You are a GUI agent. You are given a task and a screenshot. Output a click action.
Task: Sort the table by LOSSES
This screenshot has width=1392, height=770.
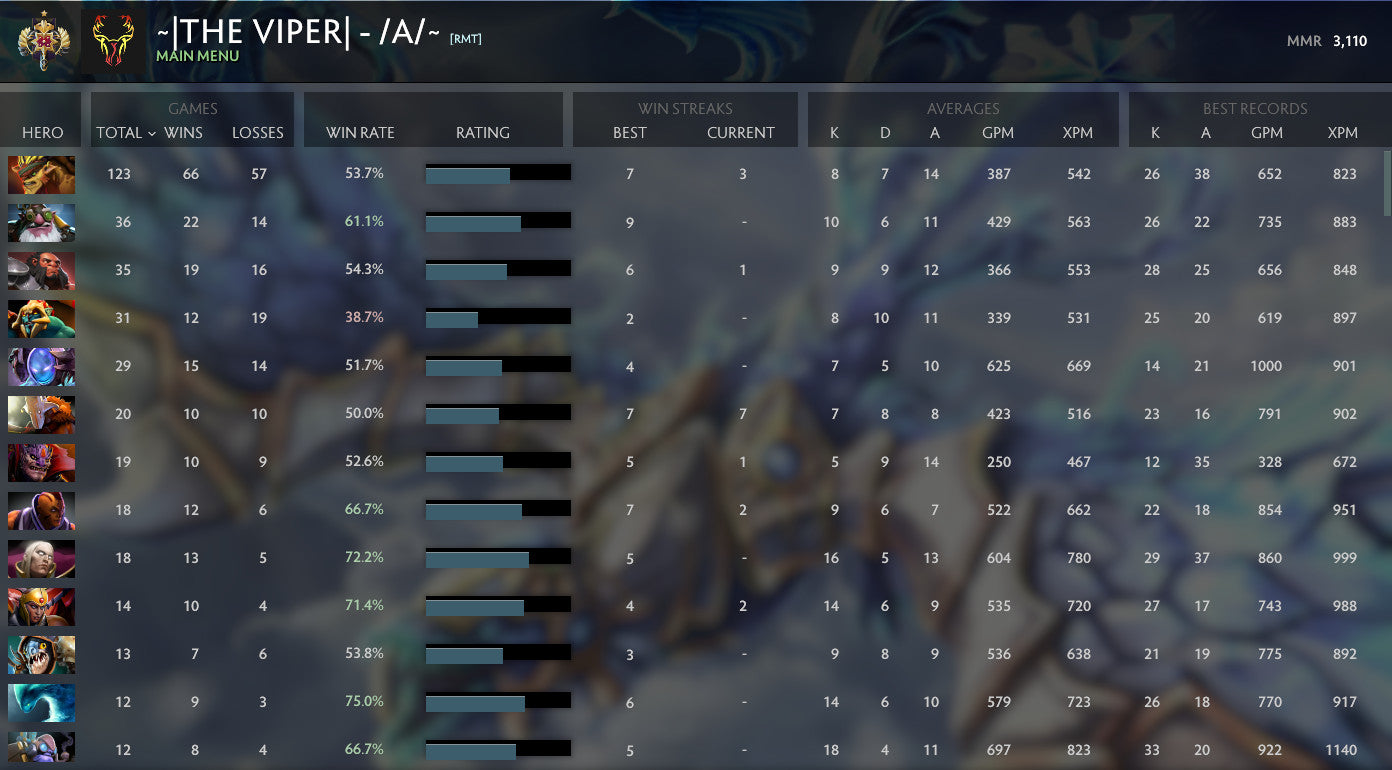[x=258, y=132]
